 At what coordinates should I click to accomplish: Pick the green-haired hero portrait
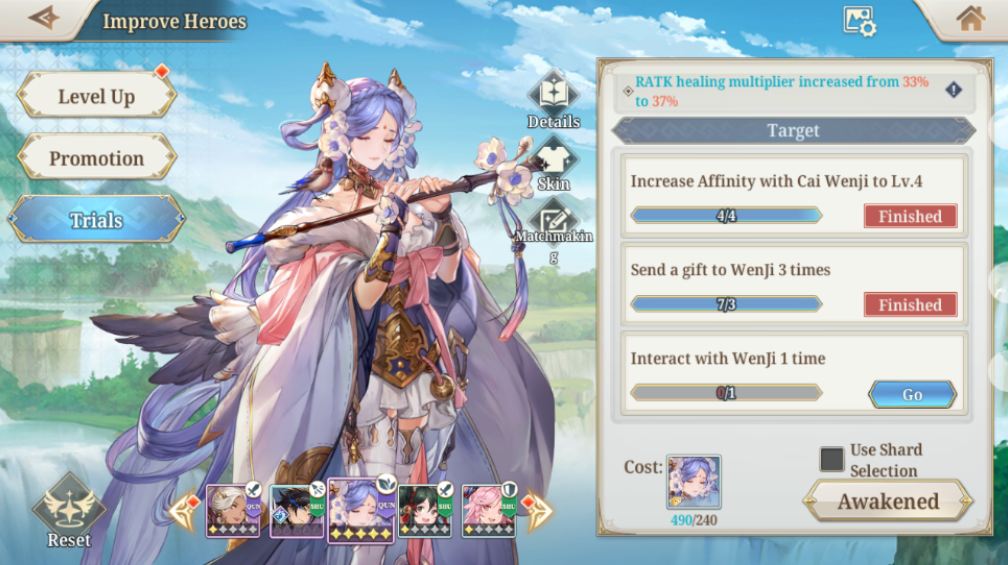point(425,511)
